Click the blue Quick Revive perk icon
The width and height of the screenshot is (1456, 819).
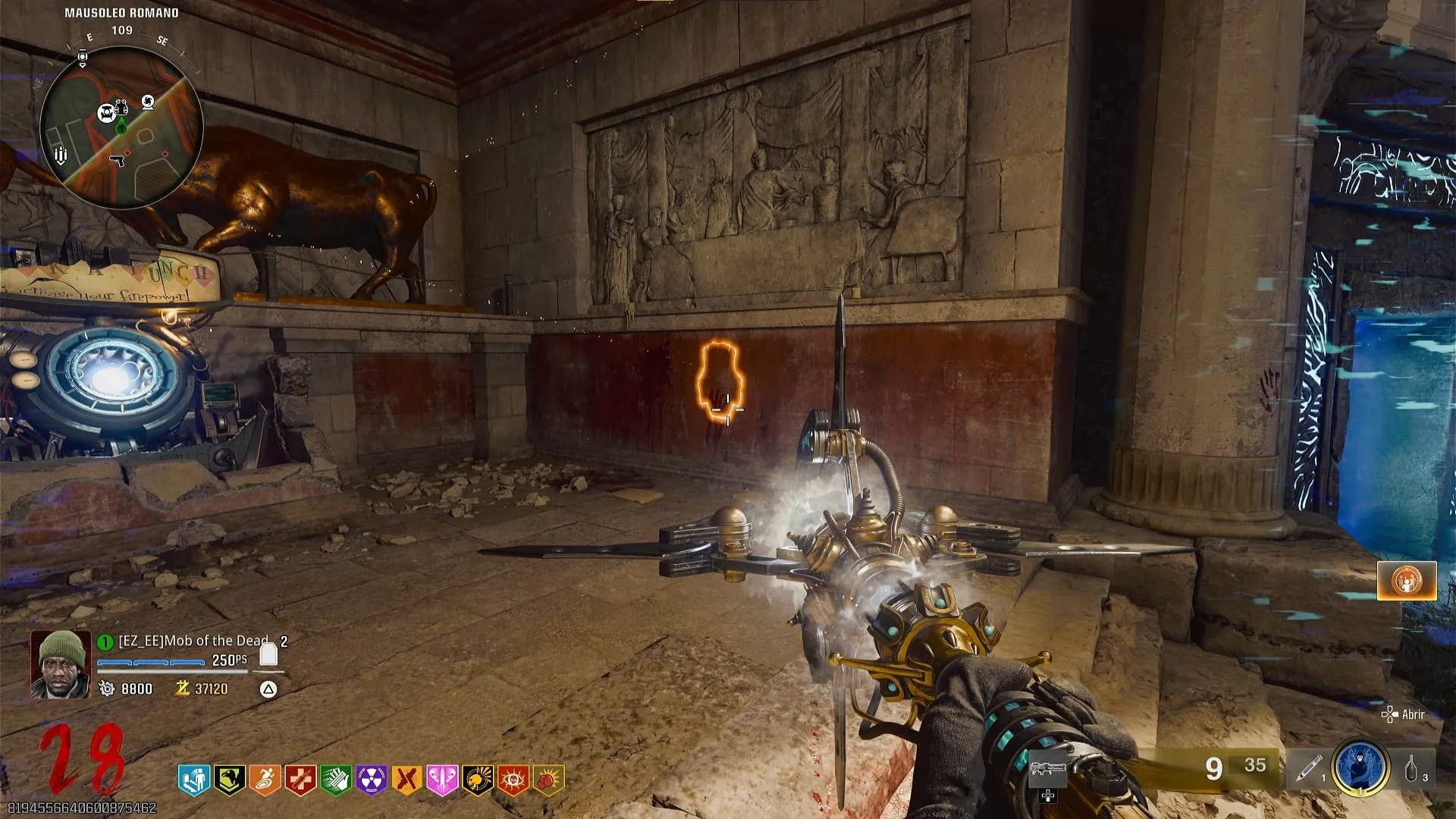pyautogui.click(x=193, y=780)
